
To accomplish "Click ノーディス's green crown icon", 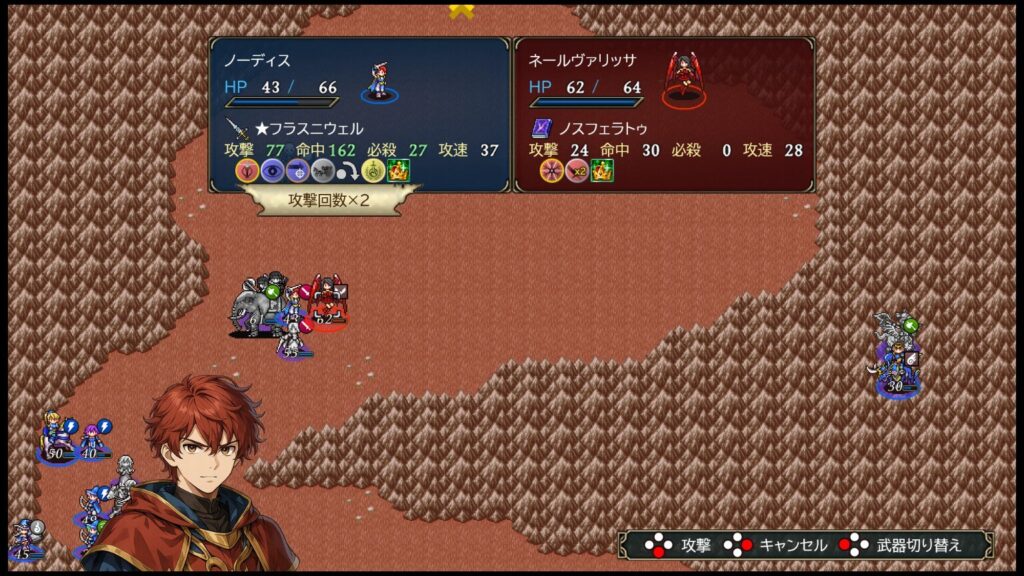I will (398, 171).
